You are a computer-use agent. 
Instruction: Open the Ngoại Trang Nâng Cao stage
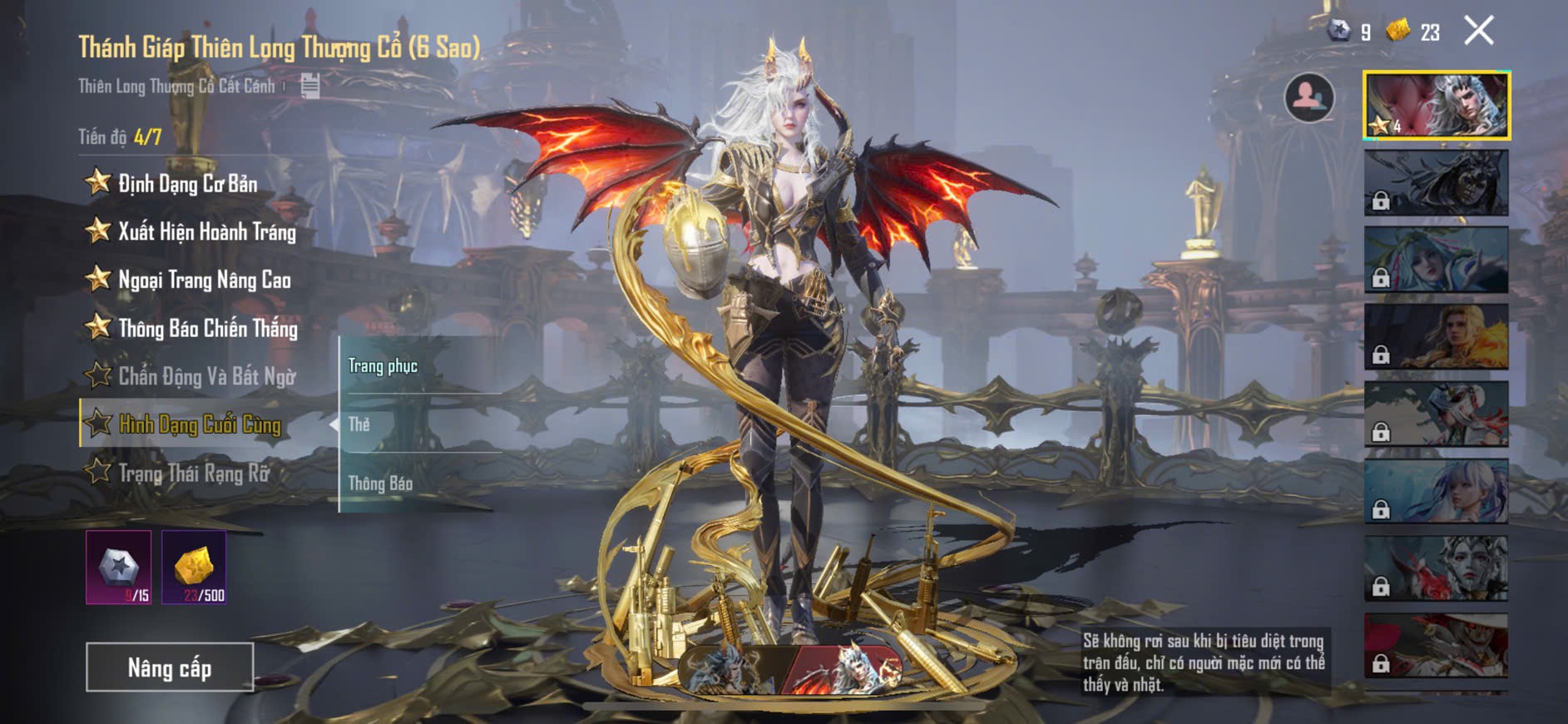(x=204, y=280)
